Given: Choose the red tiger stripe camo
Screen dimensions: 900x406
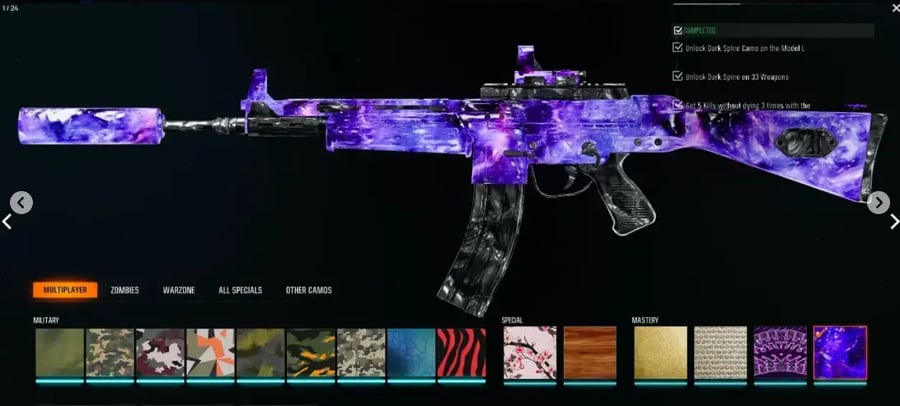Looking at the screenshot, I should pos(461,352).
